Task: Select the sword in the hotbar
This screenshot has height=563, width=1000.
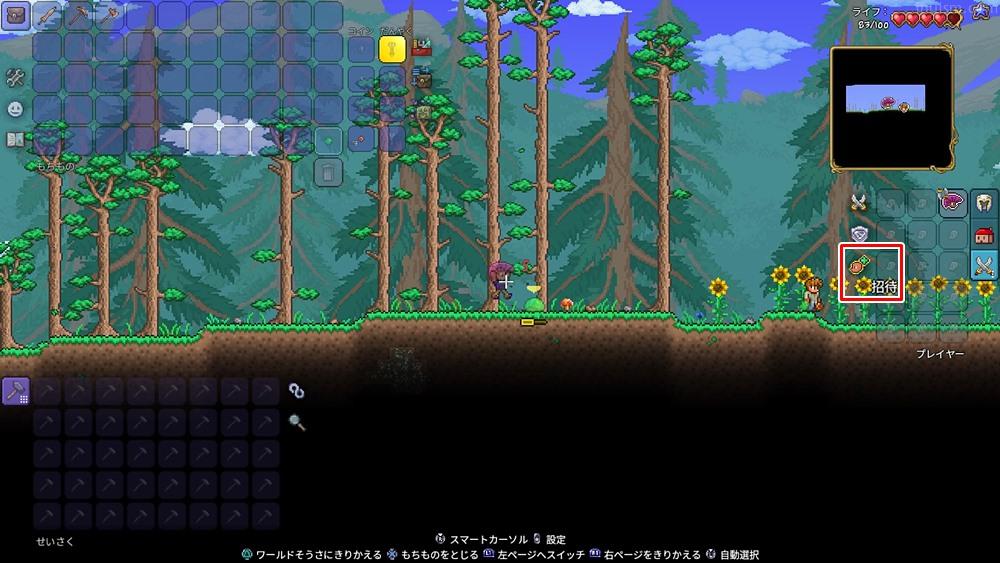Action: tap(47, 15)
